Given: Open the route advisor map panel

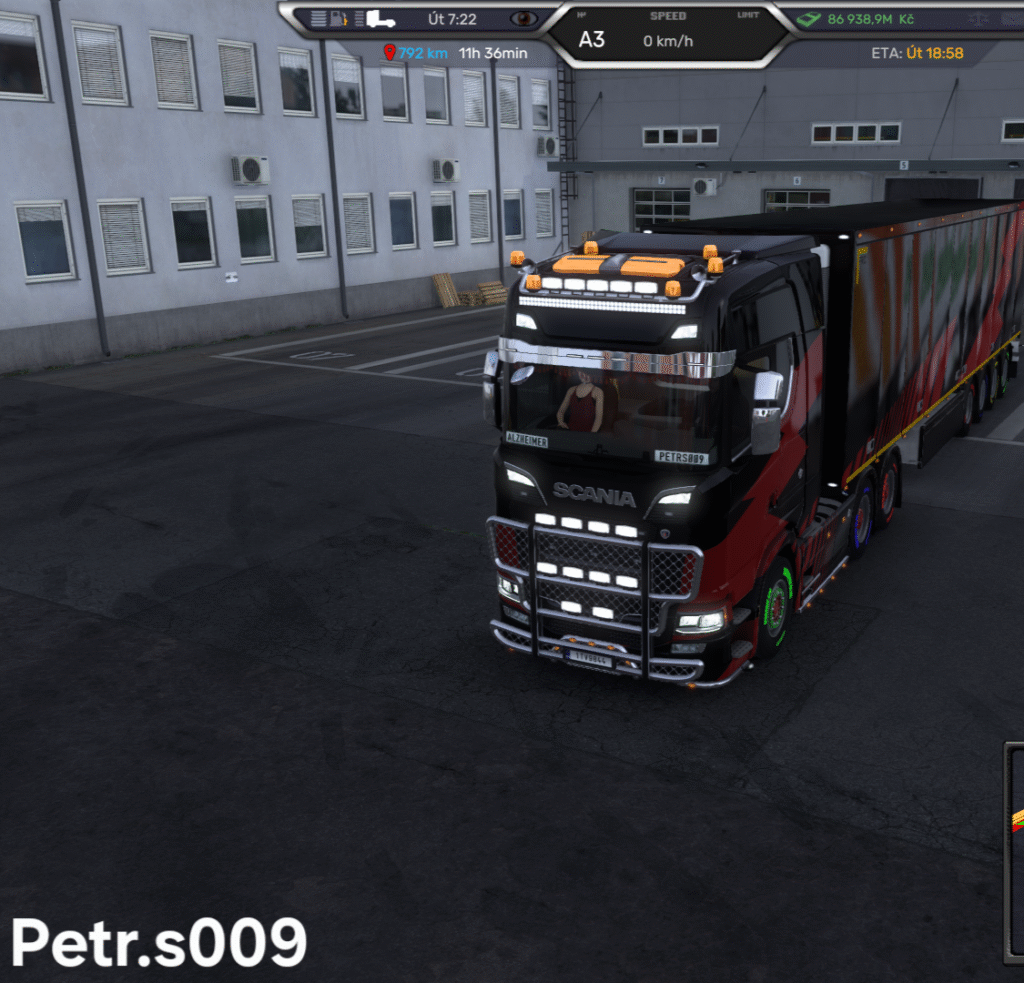Looking at the screenshot, I should [1014, 850].
